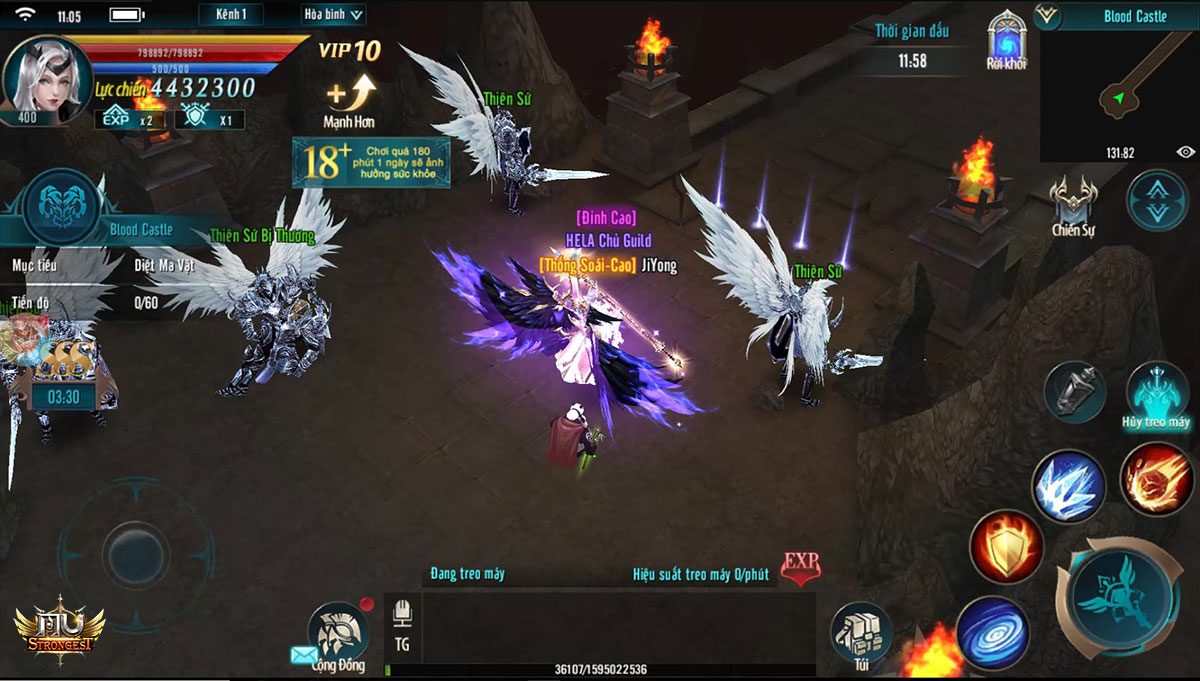Tap the double-arrow expand button
This screenshot has height=681, width=1200.
click(1157, 200)
